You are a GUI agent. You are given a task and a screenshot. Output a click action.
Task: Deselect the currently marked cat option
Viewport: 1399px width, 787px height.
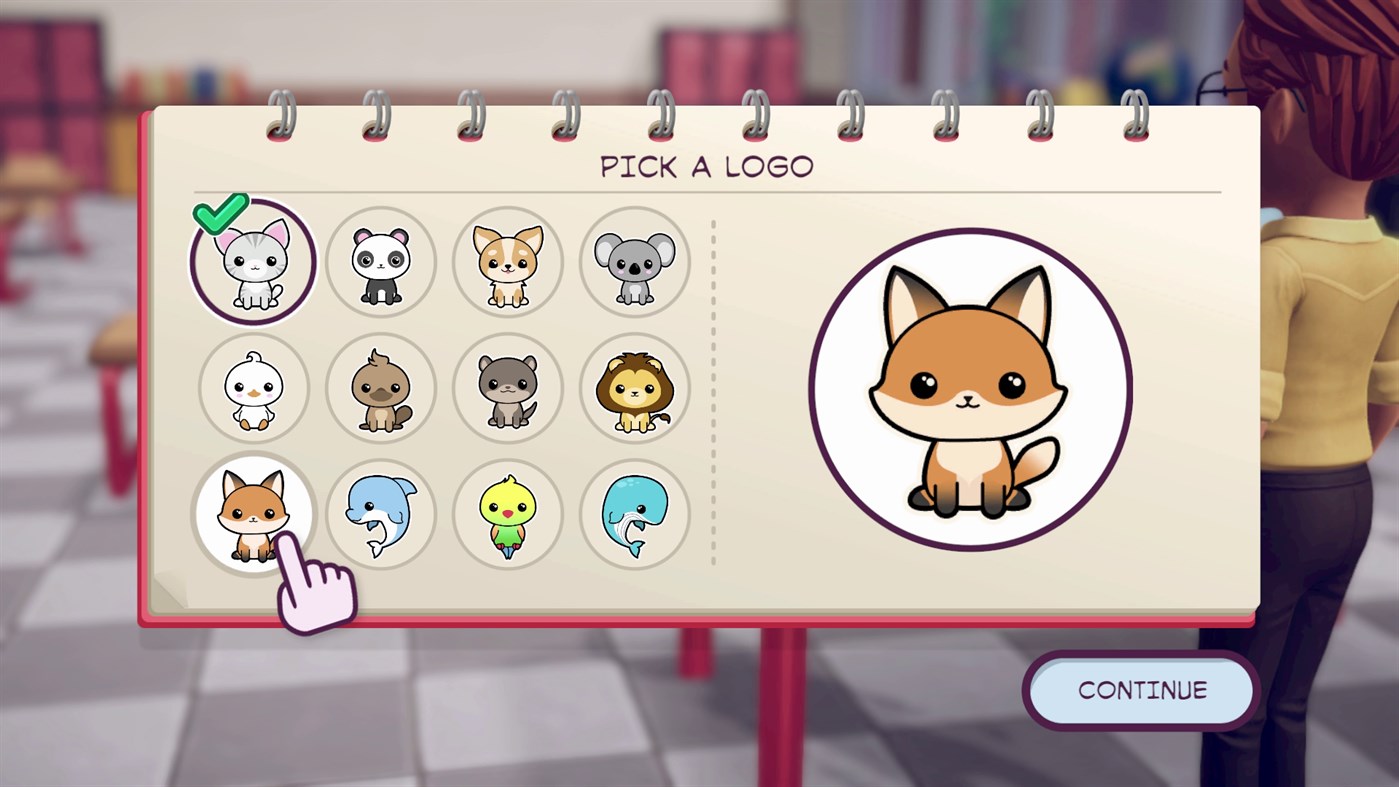(x=253, y=262)
